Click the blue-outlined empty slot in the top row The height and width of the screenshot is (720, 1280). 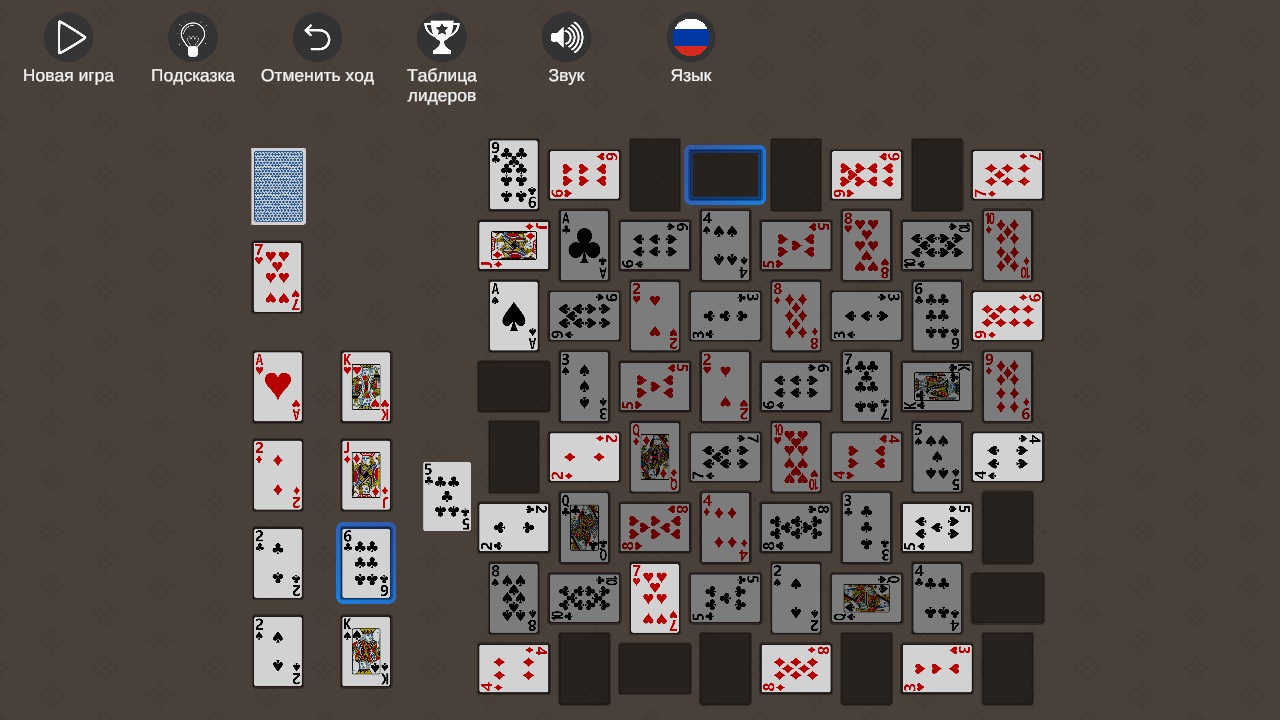pyautogui.click(x=725, y=174)
